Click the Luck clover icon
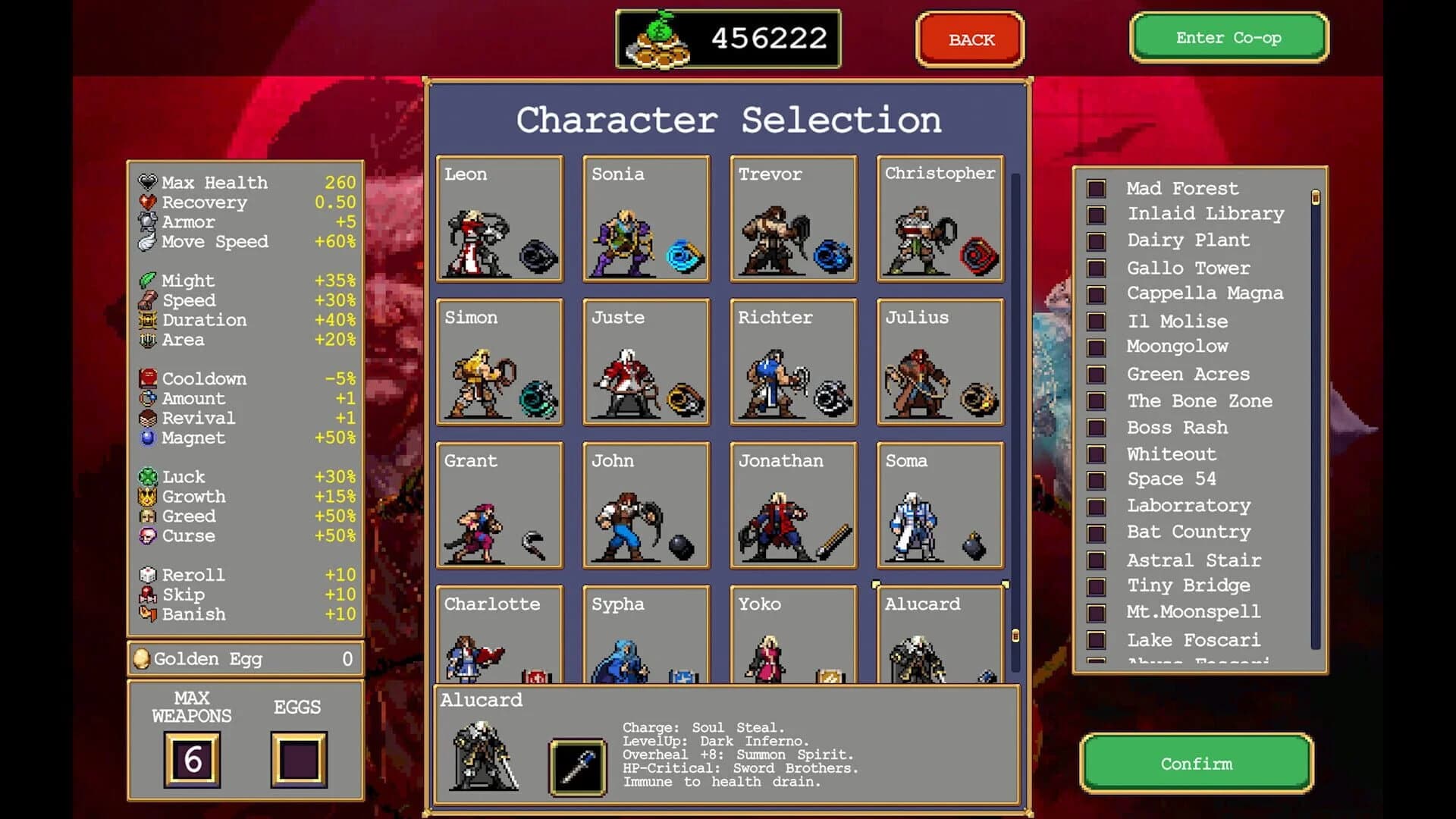This screenshot has height=819, width=1456. coord(146,477)
